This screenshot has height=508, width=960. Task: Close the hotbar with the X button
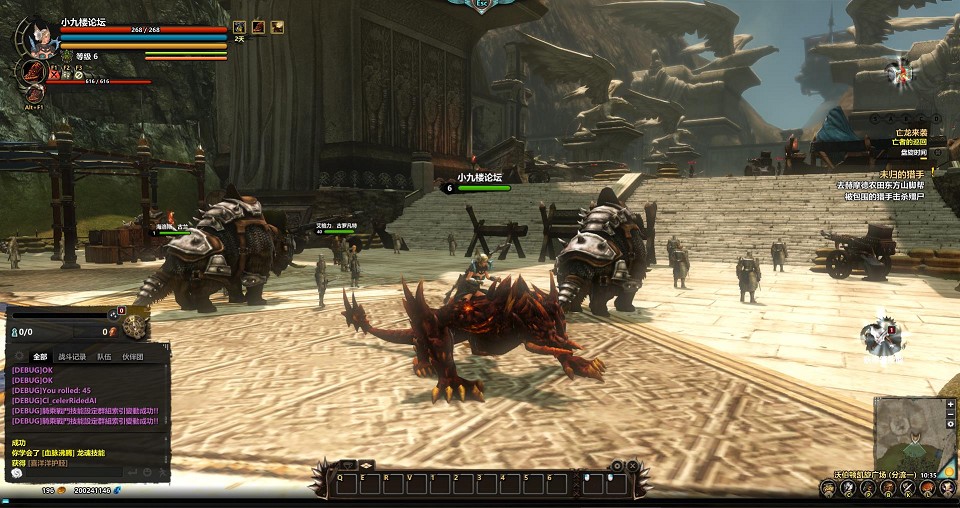(x=633, y=465)
